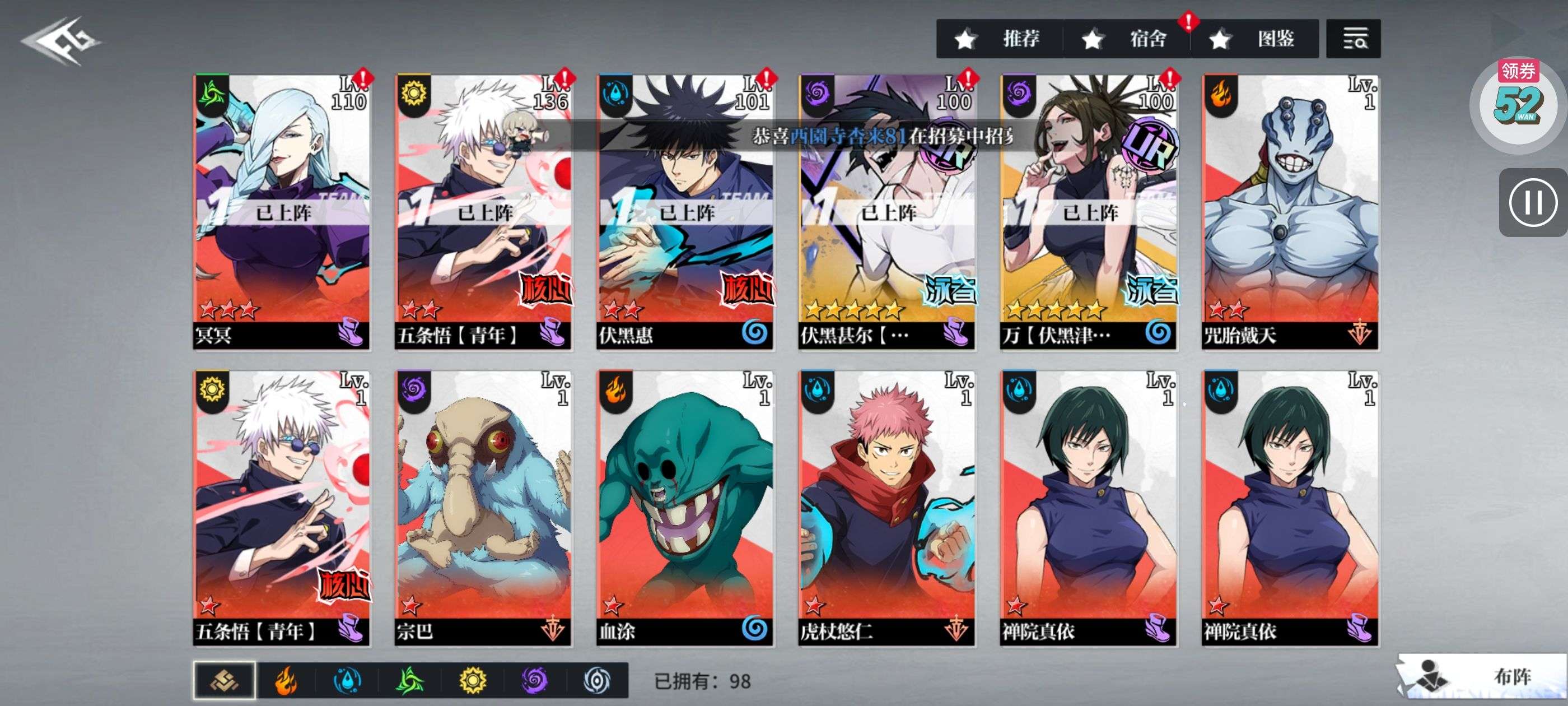Show all characters filter tab
Viewport: 1568px width, 706px height.
[224, 680]
